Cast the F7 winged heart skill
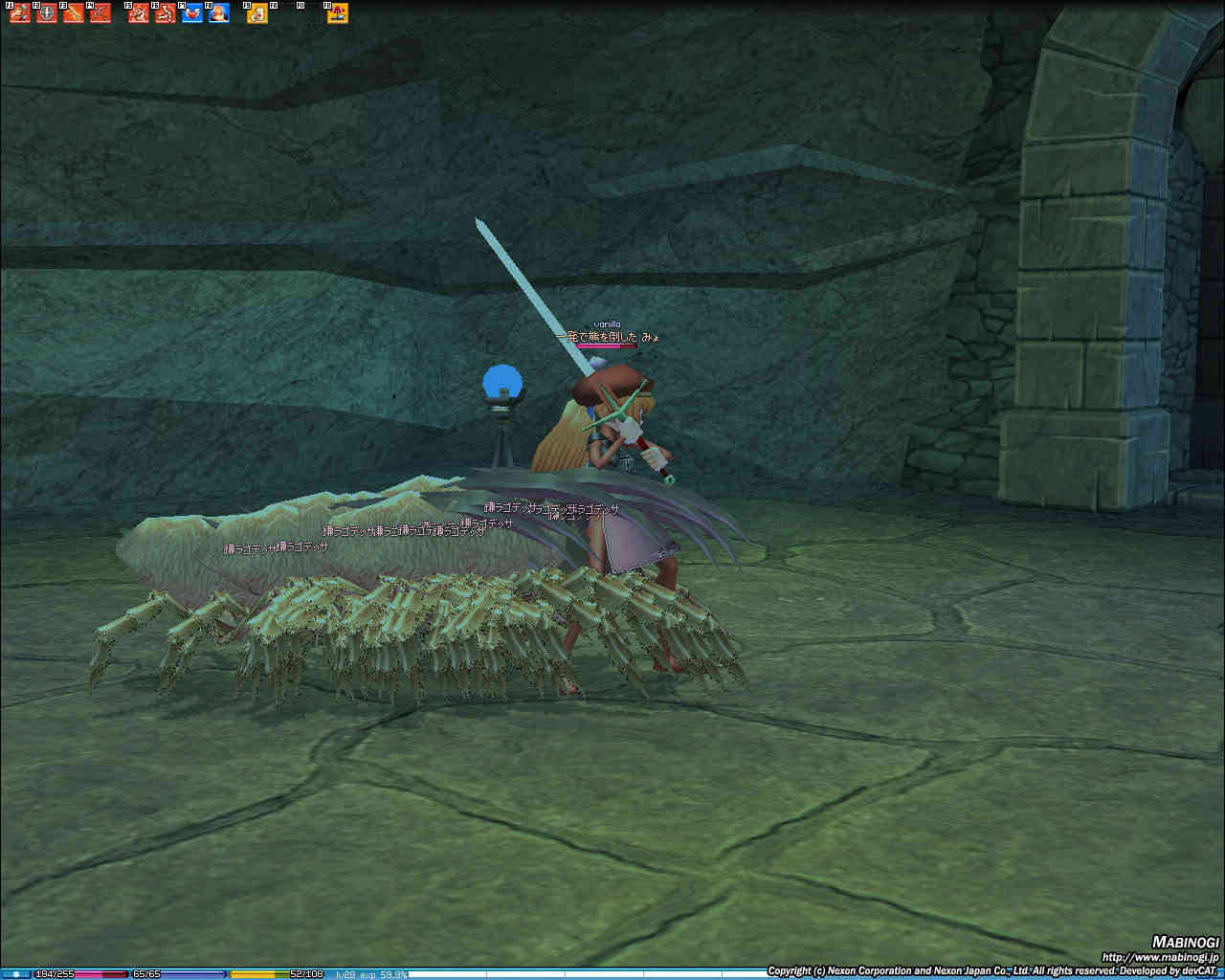The width and height of the screenshot is (1225, 980). [192, 13]
